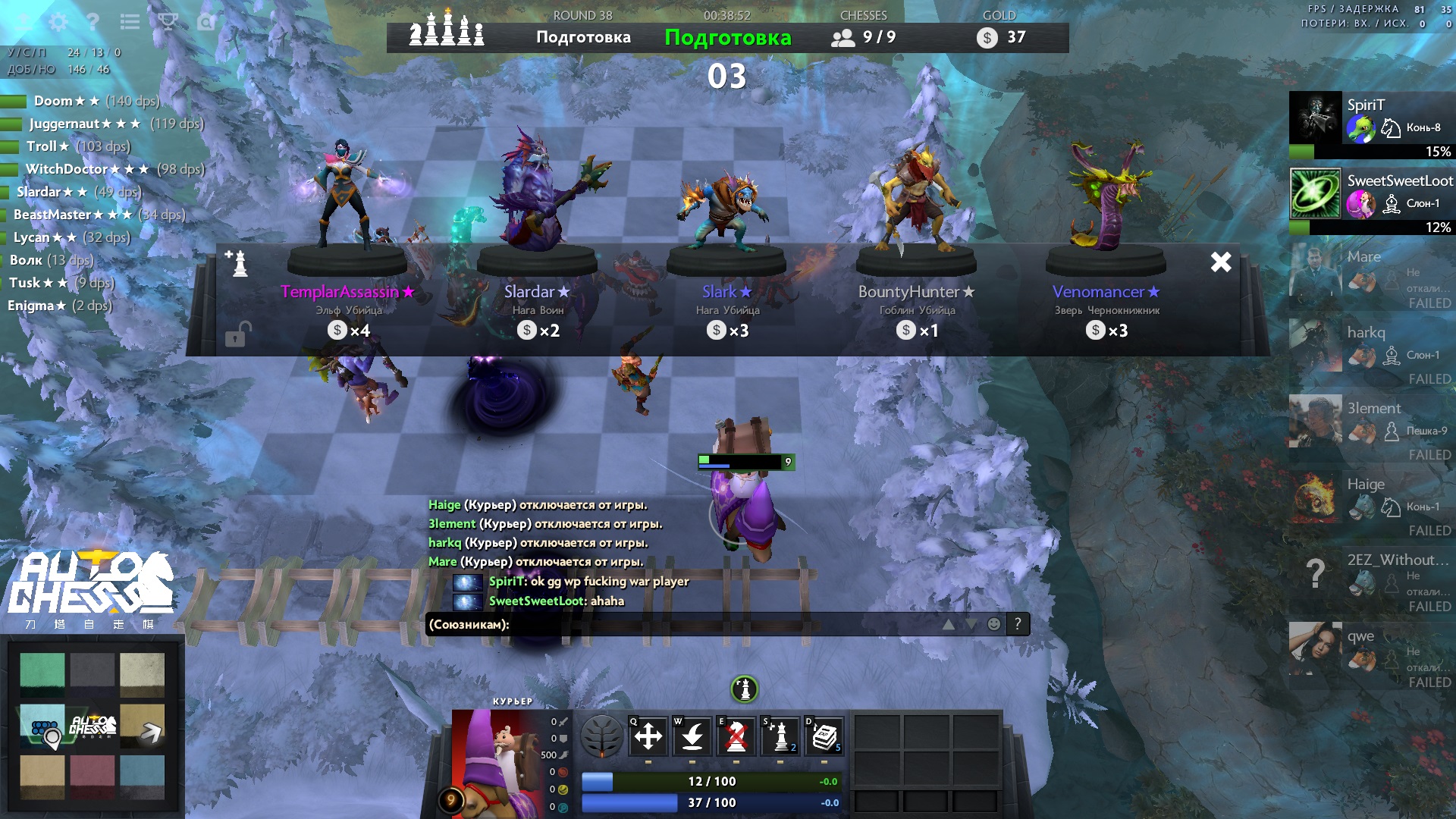This screenshot has height=819, width=1456.
Task: Open the green chess shop button
Action: coord(744,689)
